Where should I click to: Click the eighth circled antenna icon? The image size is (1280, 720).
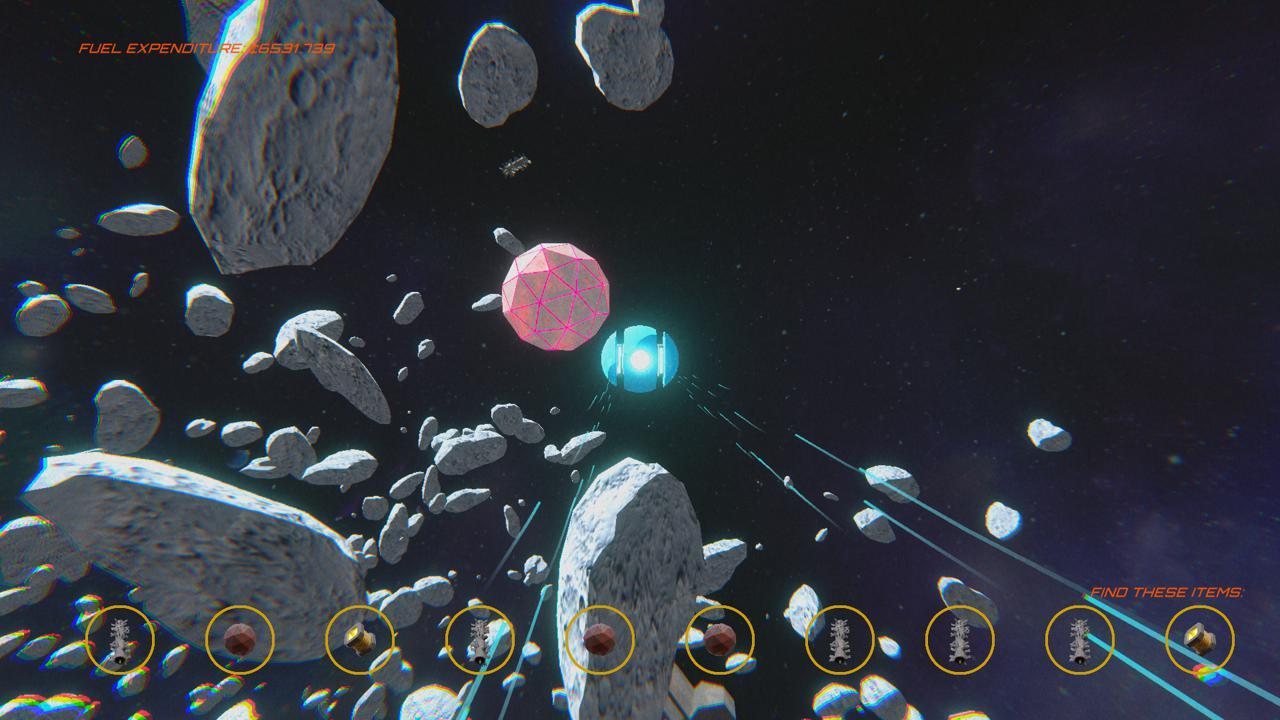point(960,640)
